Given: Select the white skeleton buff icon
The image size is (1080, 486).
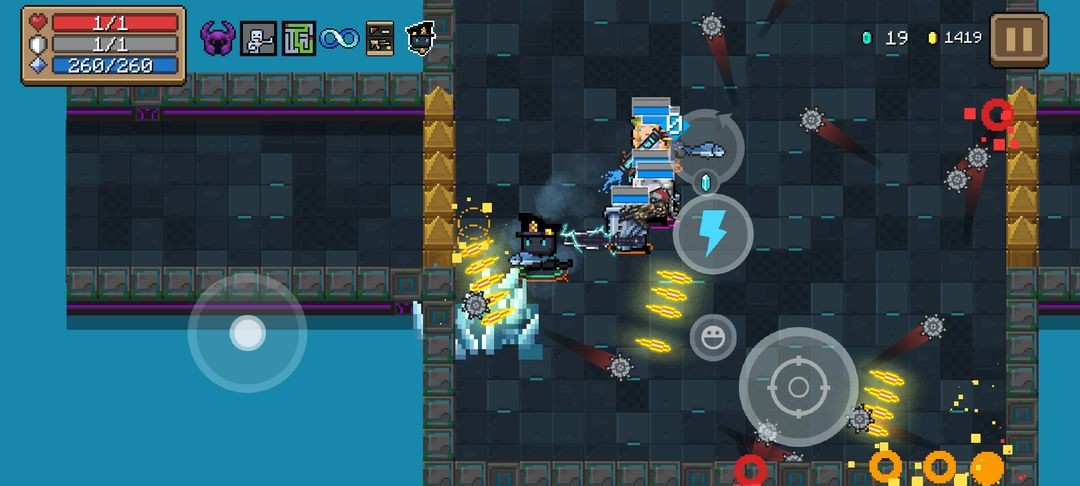Looking at the screenshot, I should click(258, 39).
